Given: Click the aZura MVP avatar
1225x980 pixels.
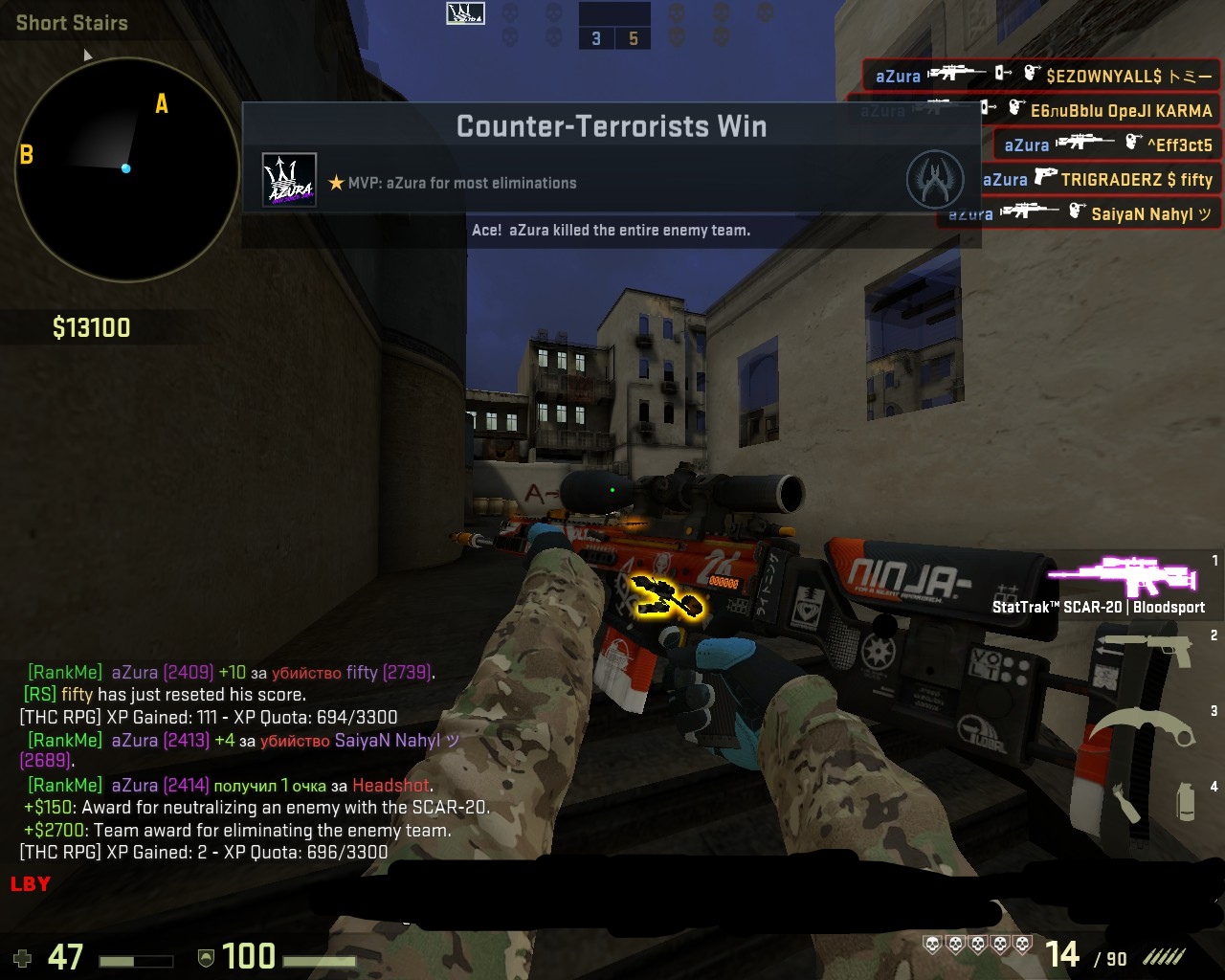Looking at the screenshot, I should coord(289,180).
